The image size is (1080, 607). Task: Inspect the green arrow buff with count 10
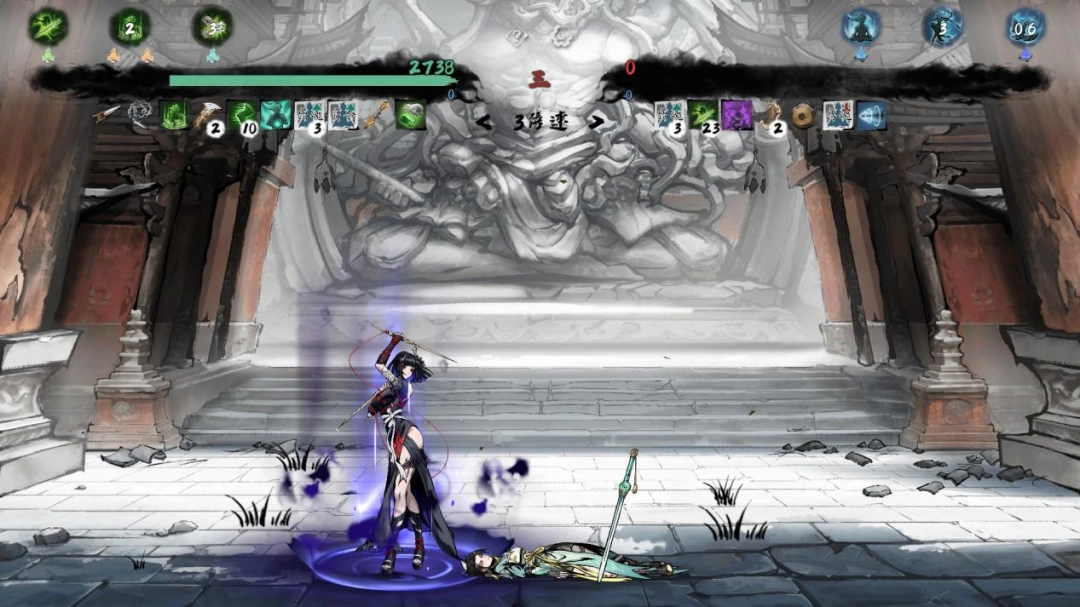pos(242,116)
